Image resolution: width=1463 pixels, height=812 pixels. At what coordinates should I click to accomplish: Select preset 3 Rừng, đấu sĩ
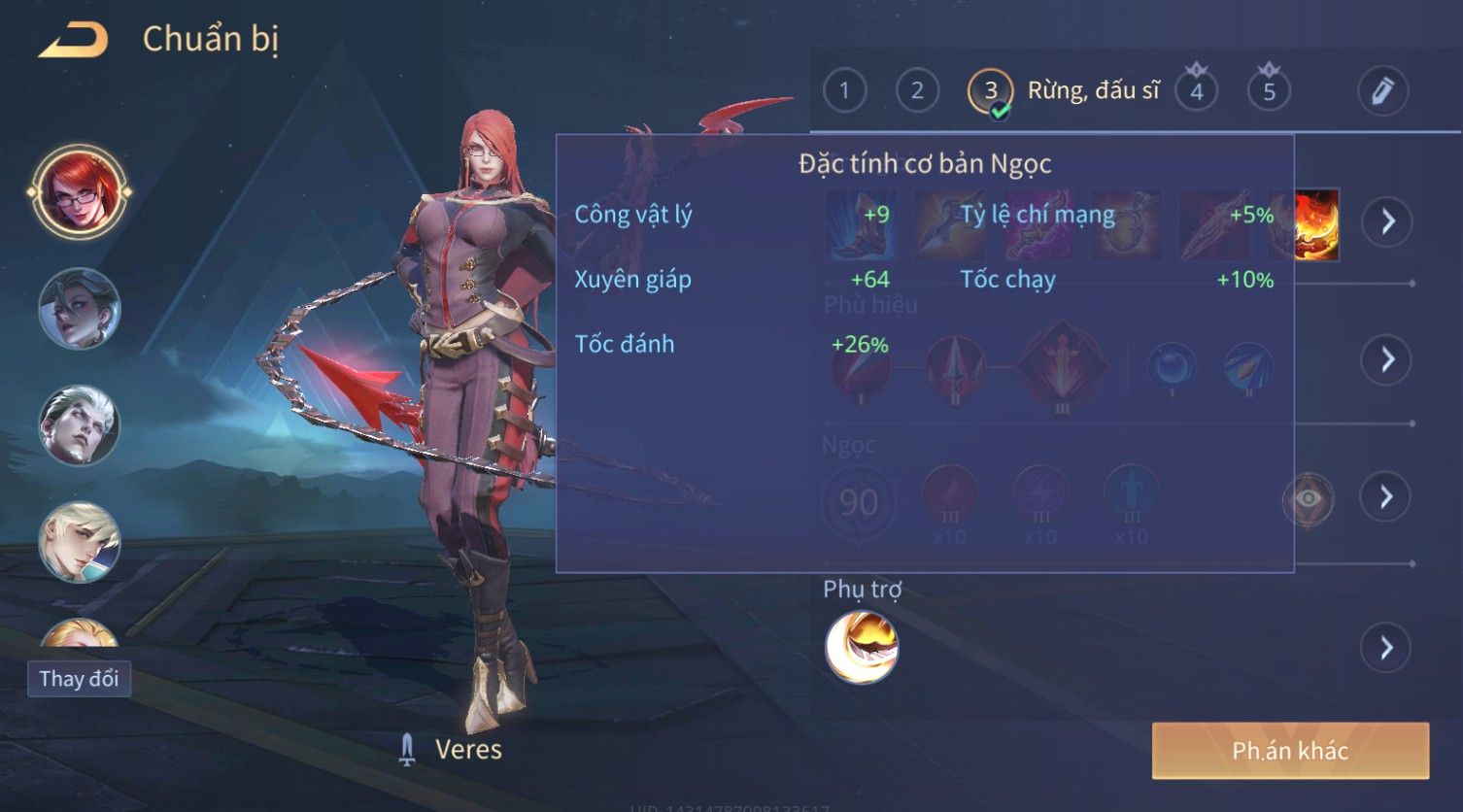(x=991, y=91)
